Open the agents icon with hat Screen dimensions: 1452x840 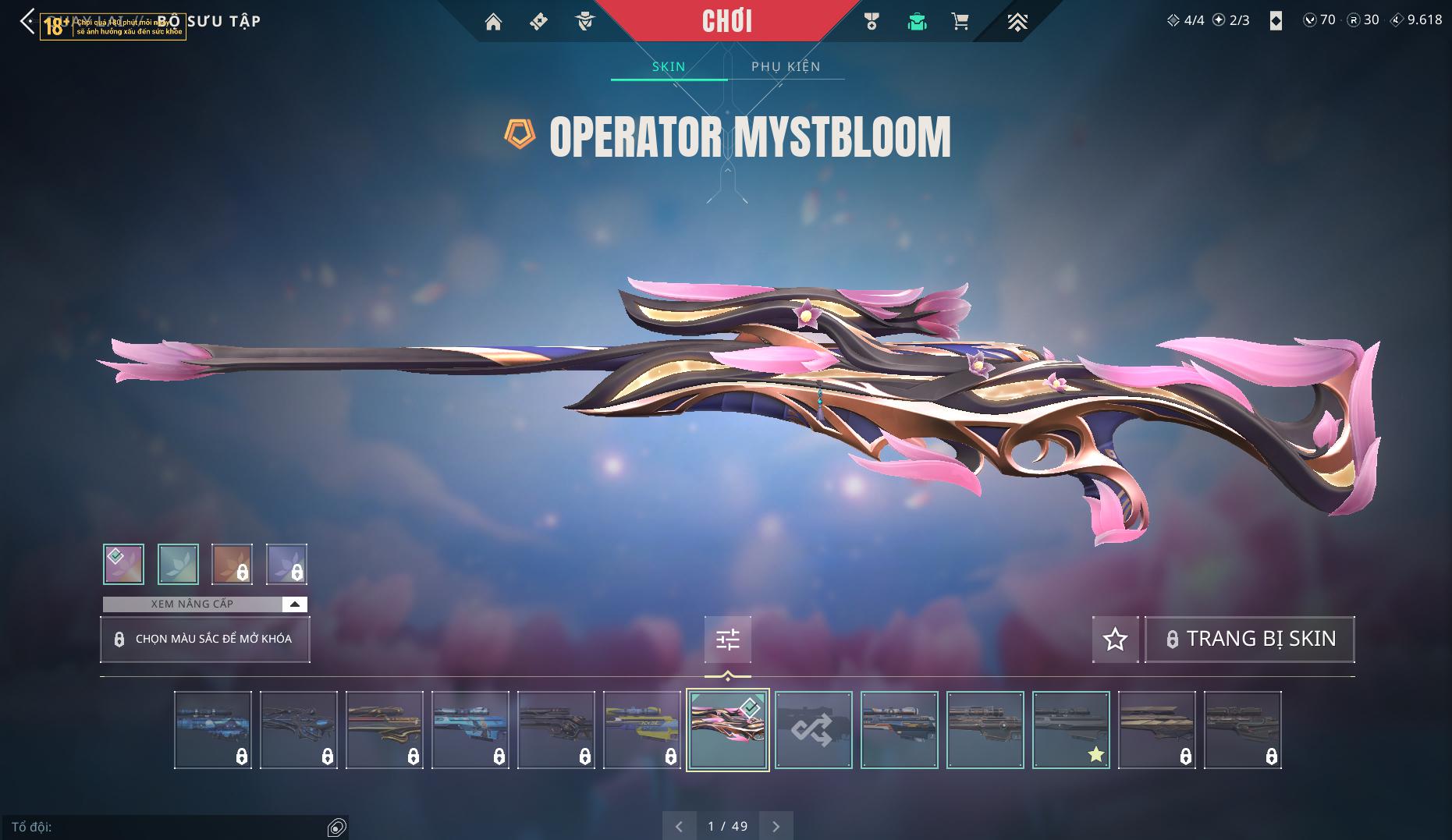[584, 22]
